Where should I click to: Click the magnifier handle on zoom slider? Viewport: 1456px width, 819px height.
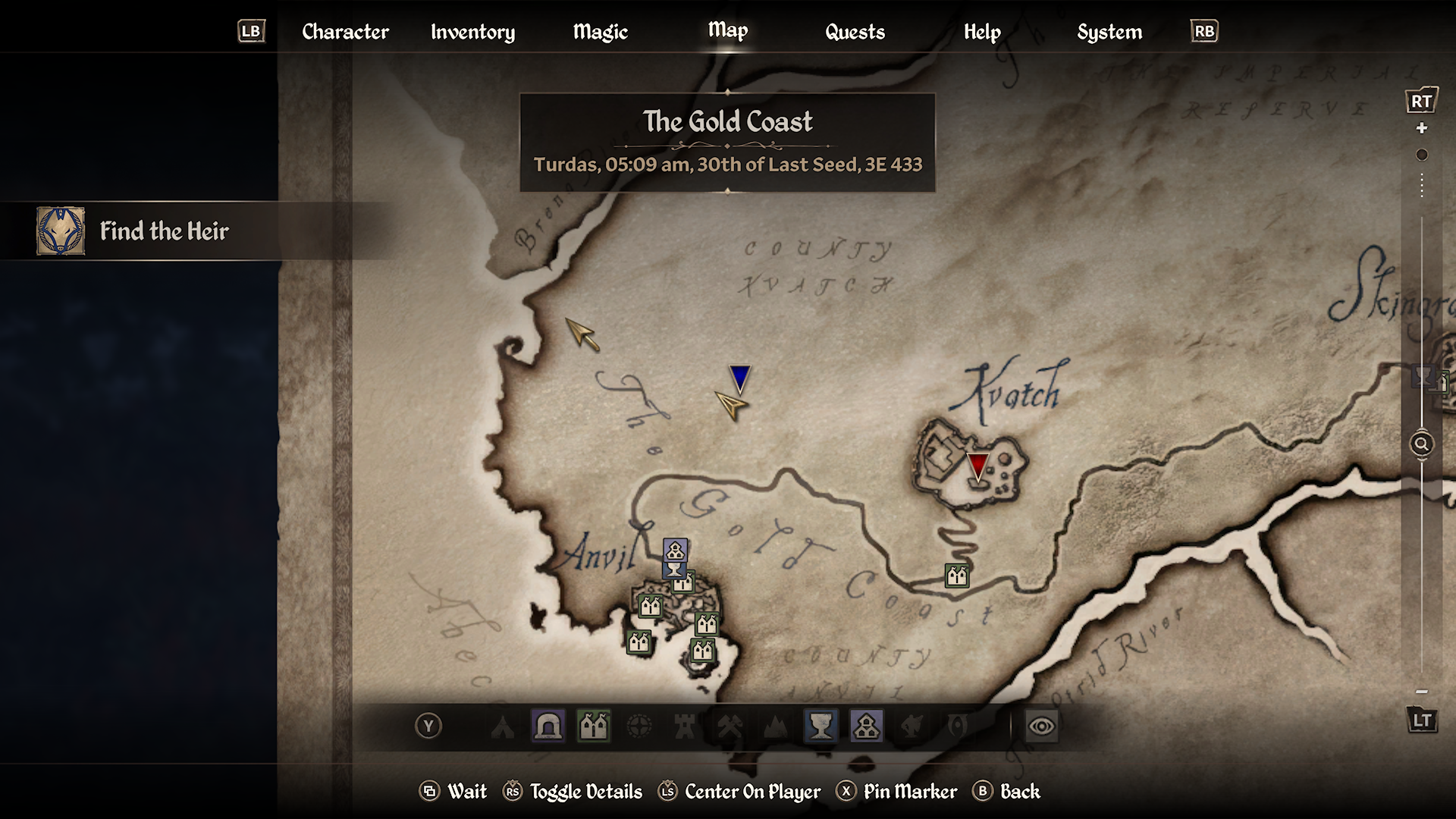coord(1421,444)
